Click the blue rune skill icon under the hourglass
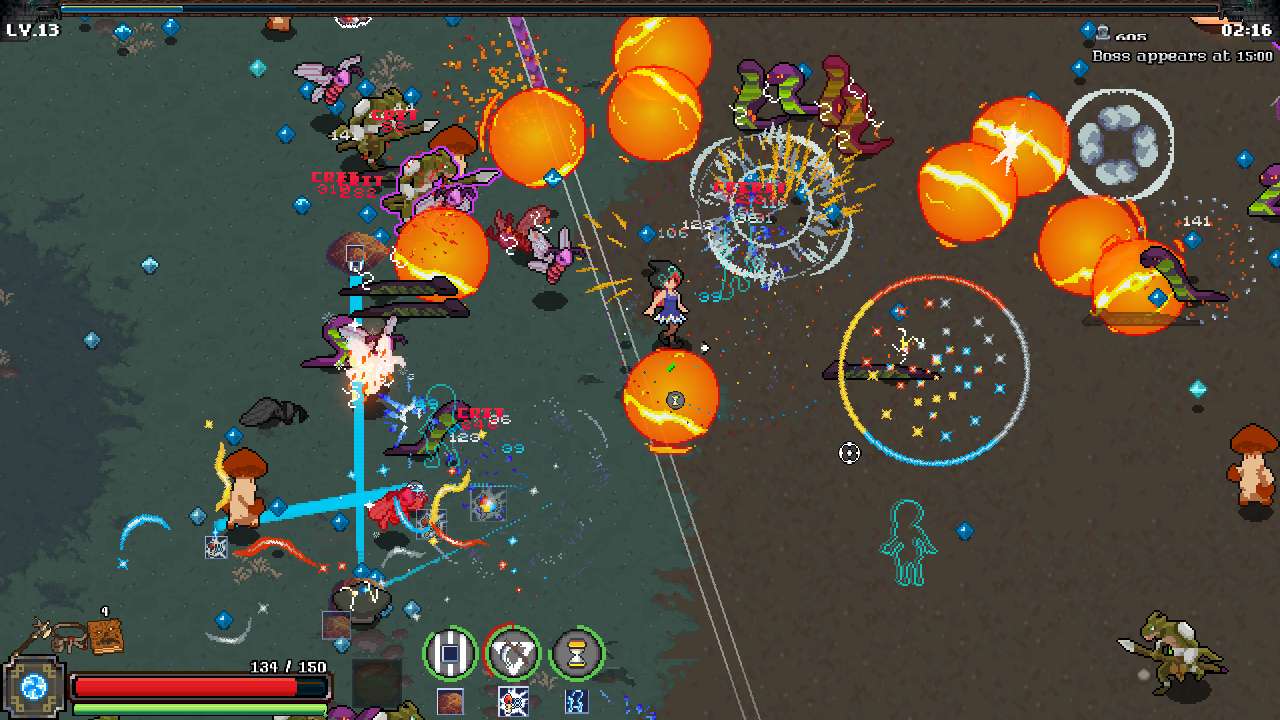Image resolution: width=1280 pixels, height=720 pixels. click(x=575, y=701)
